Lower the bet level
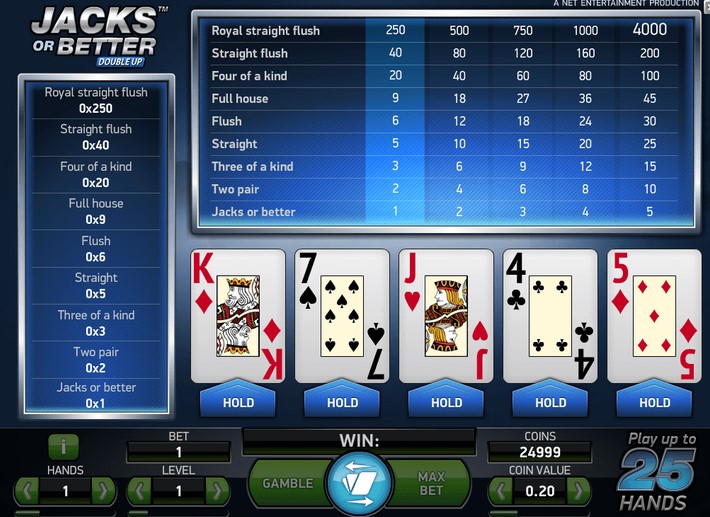The height and width of the screenshot is (517, 710). (139, 492)
